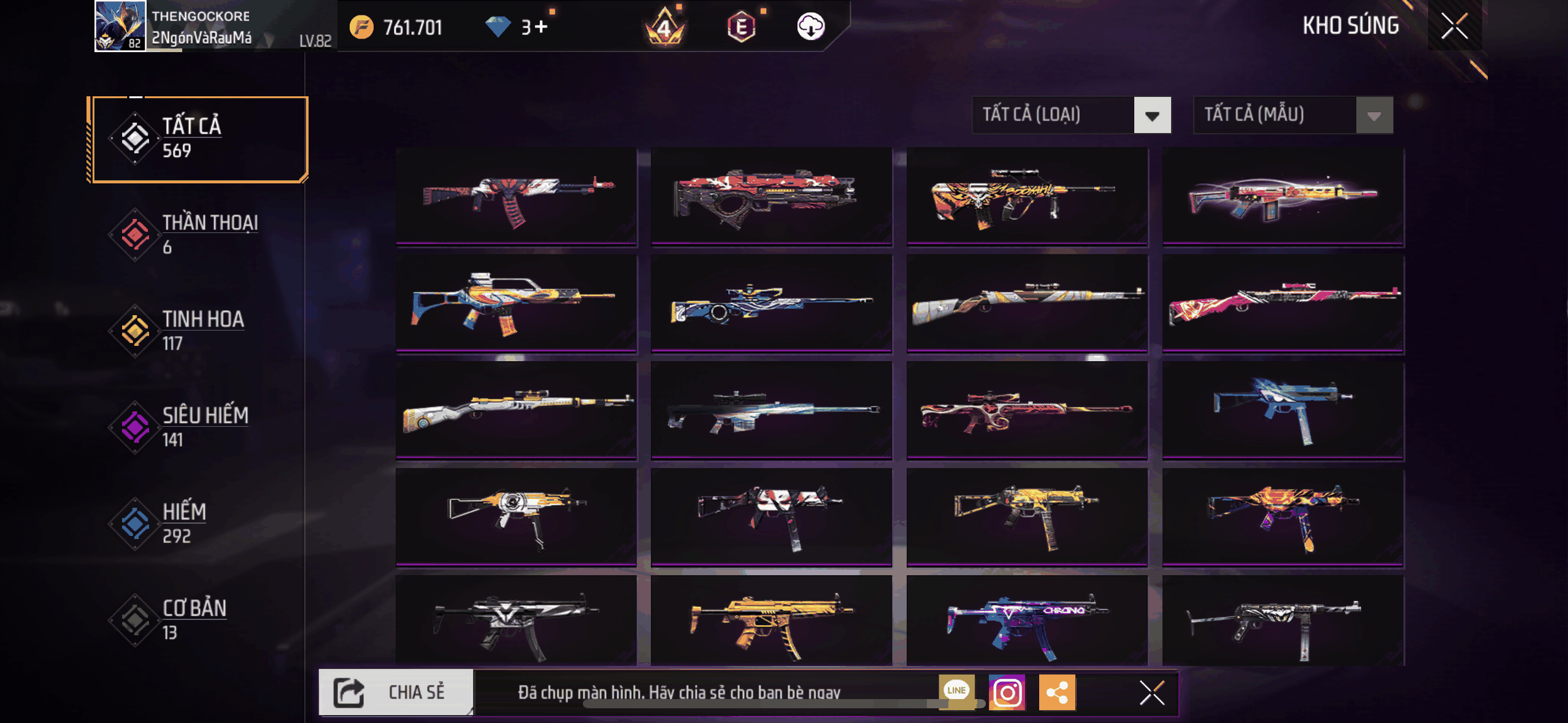The width and height of the screenshot is (1568, 723).
Task: Choose the Hiếm rarity category
Action: coord(198,523)
